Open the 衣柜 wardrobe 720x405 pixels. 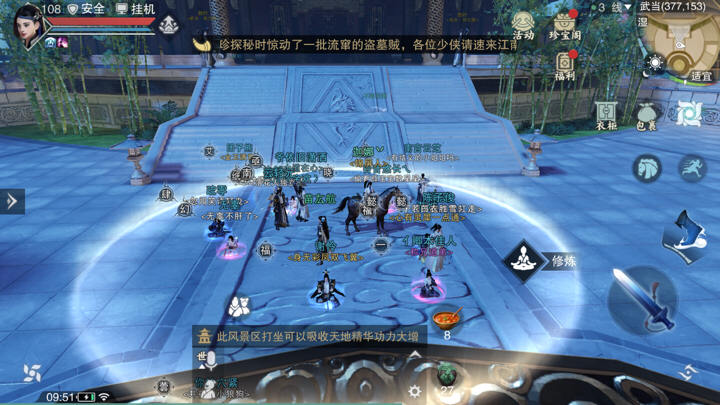pyautogui.click(x=606, y=114)
